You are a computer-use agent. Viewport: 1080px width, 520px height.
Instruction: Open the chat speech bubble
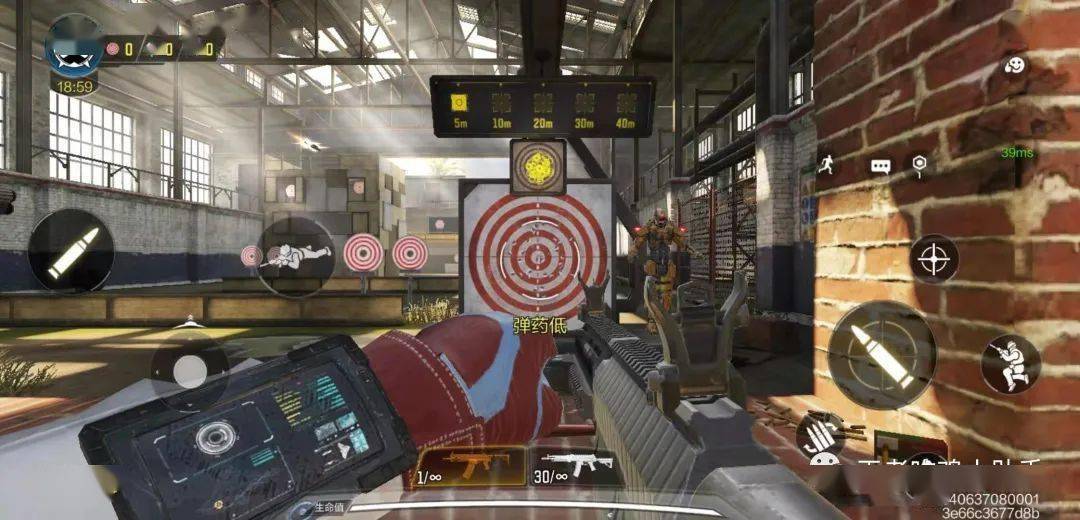pyautogui.click(x=880, y=166)
